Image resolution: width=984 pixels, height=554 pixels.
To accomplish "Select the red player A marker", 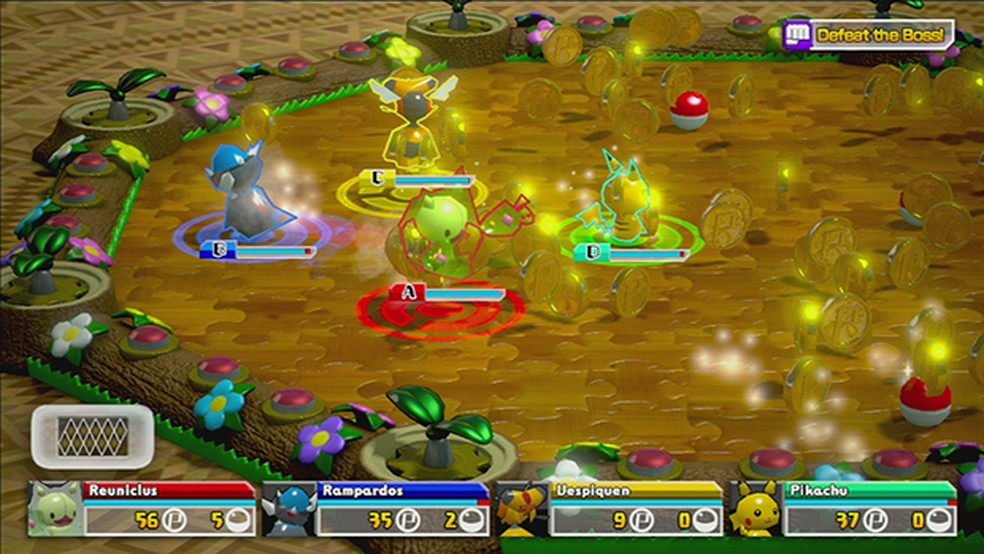I will pos(407,292).
